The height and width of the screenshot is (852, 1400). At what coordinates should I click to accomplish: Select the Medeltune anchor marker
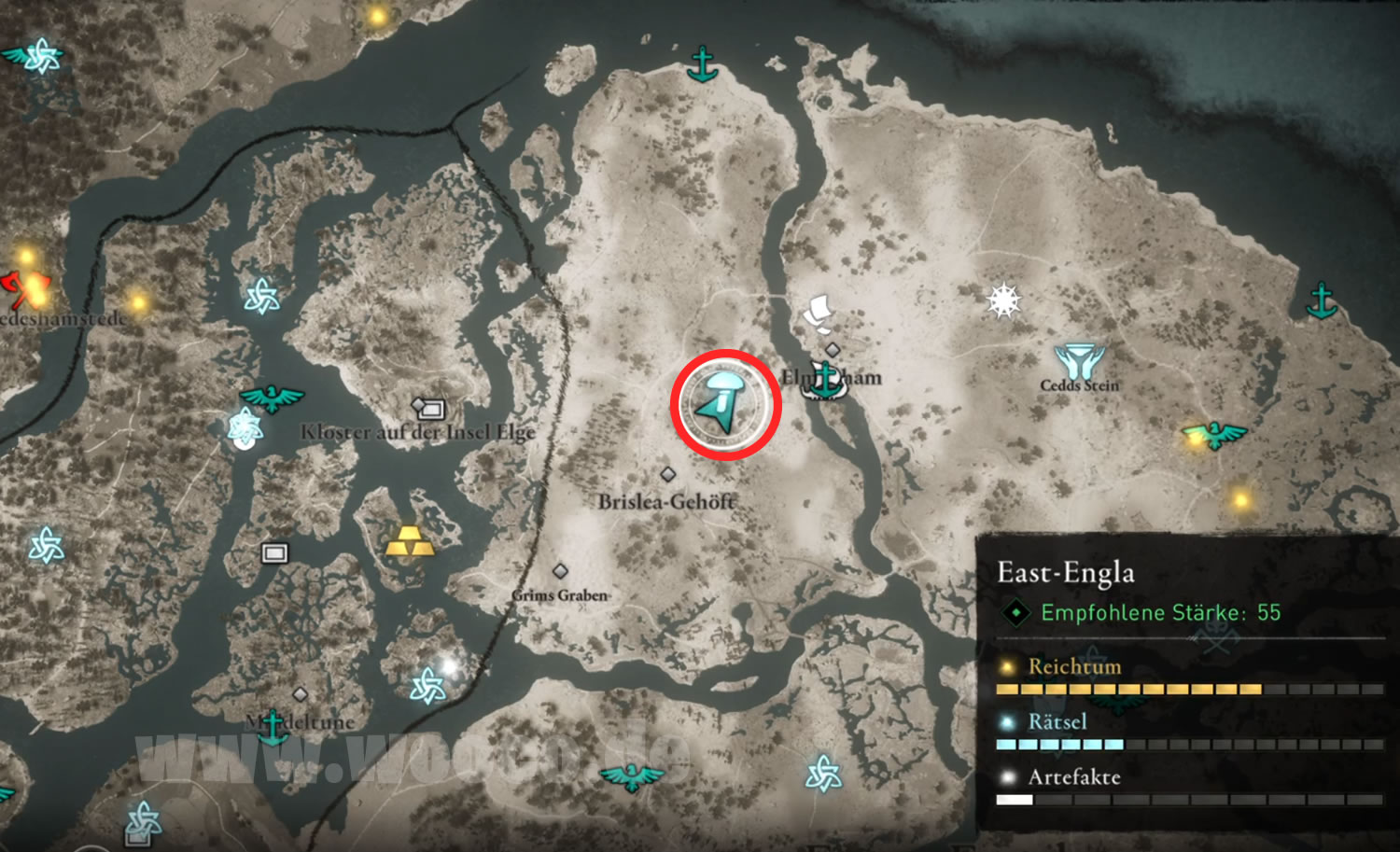[273, 727]
